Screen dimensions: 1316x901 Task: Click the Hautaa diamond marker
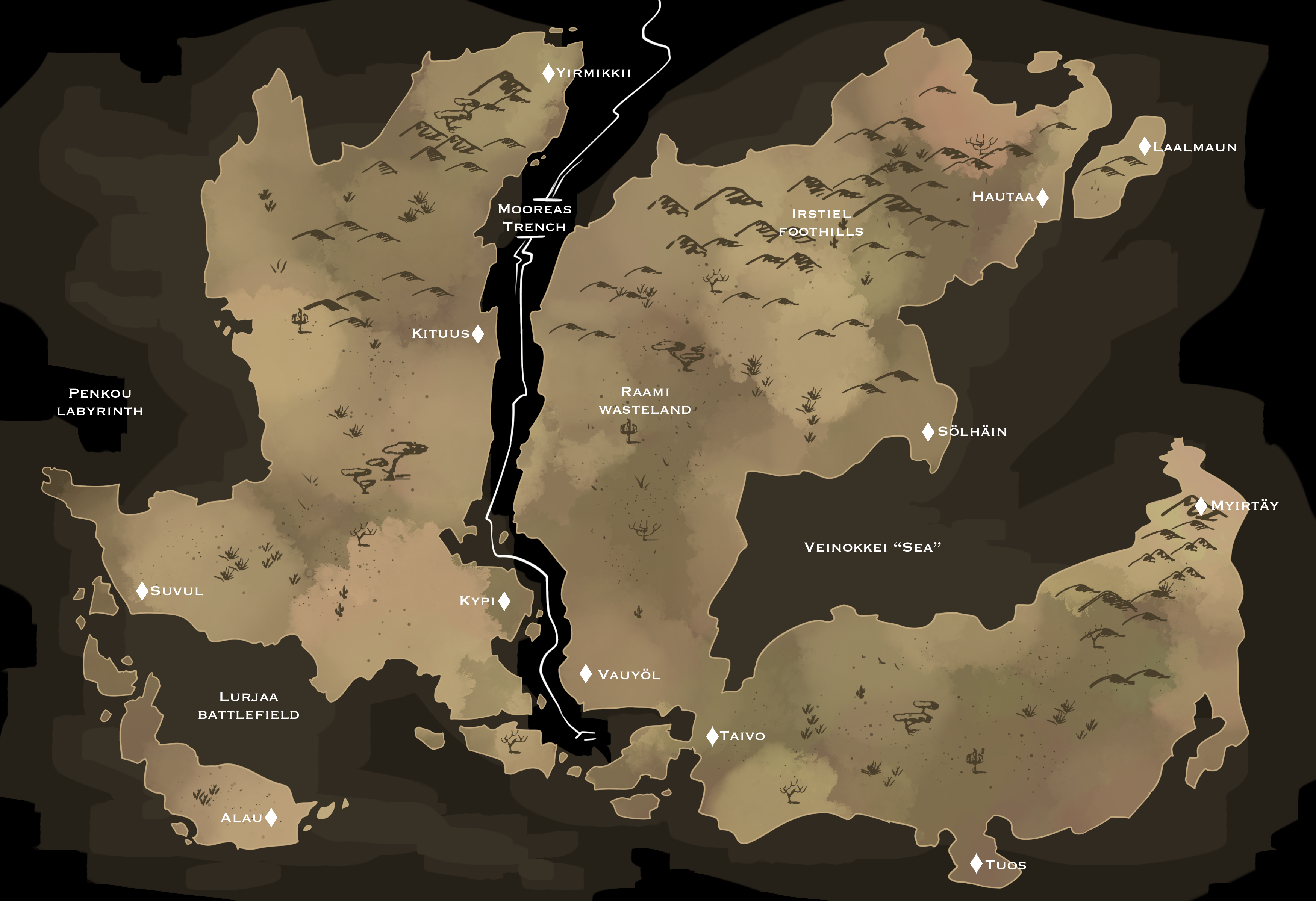pos(1042,198)
